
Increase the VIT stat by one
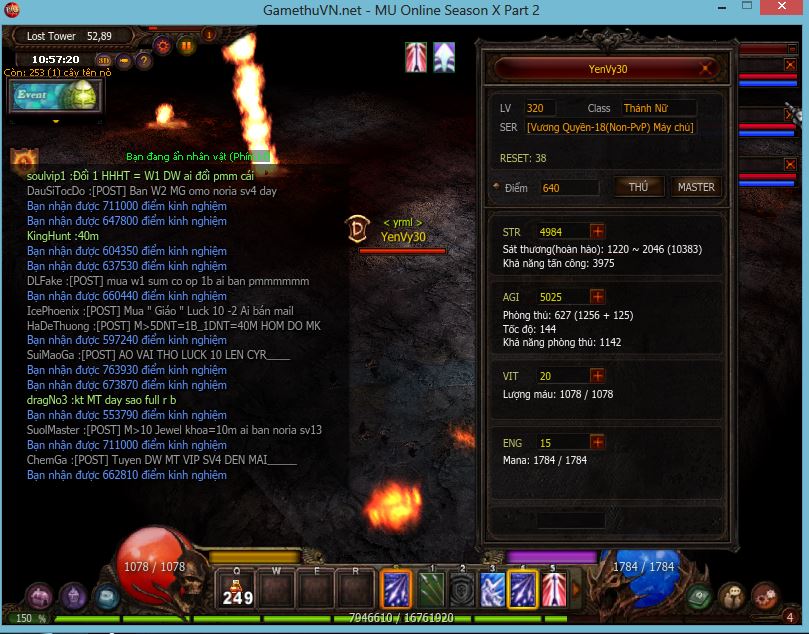[x=597, y=376]
